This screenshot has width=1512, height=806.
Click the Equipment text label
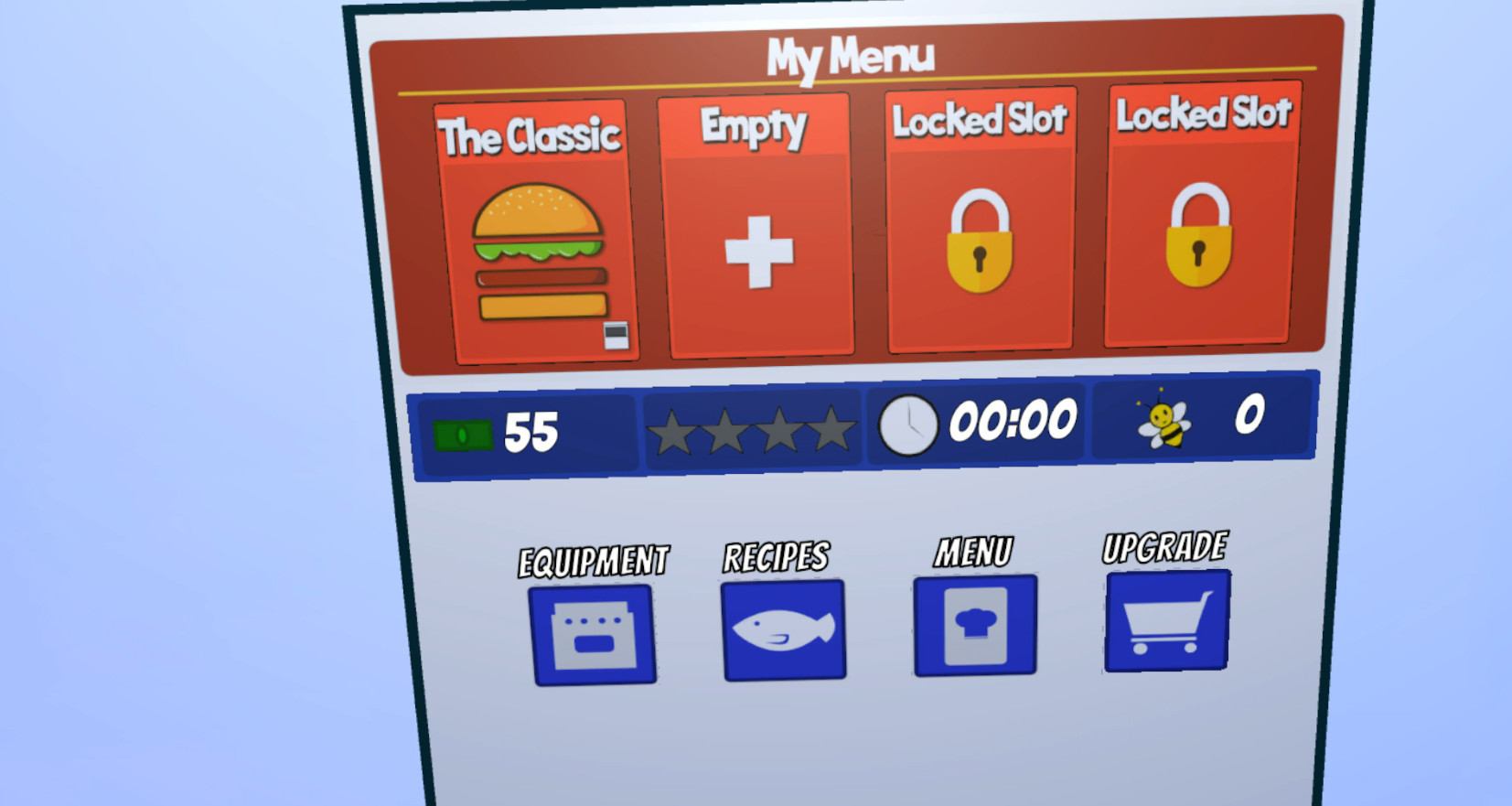click(592, 558)
